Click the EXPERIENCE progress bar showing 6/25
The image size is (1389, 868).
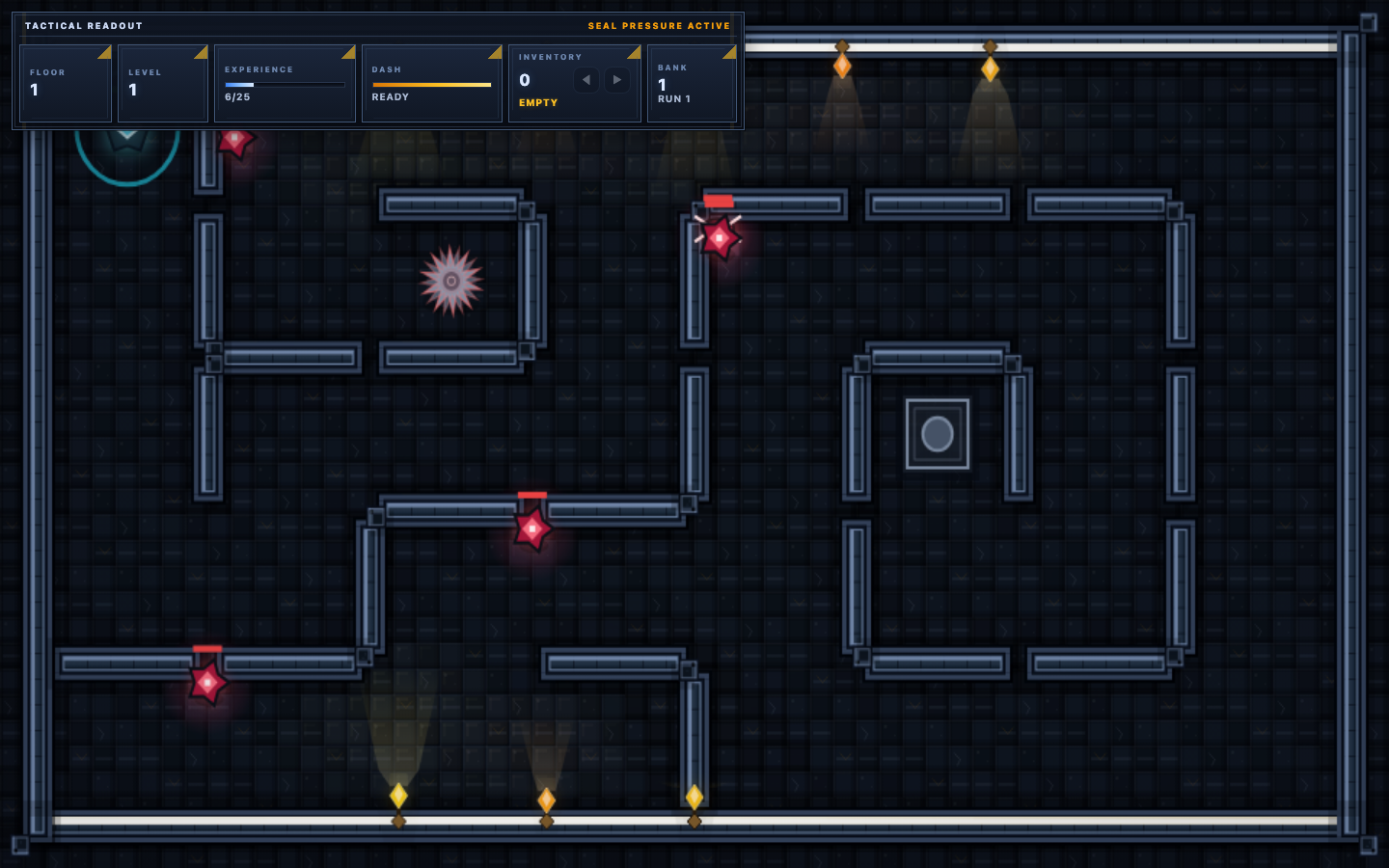tap(285, 85)
